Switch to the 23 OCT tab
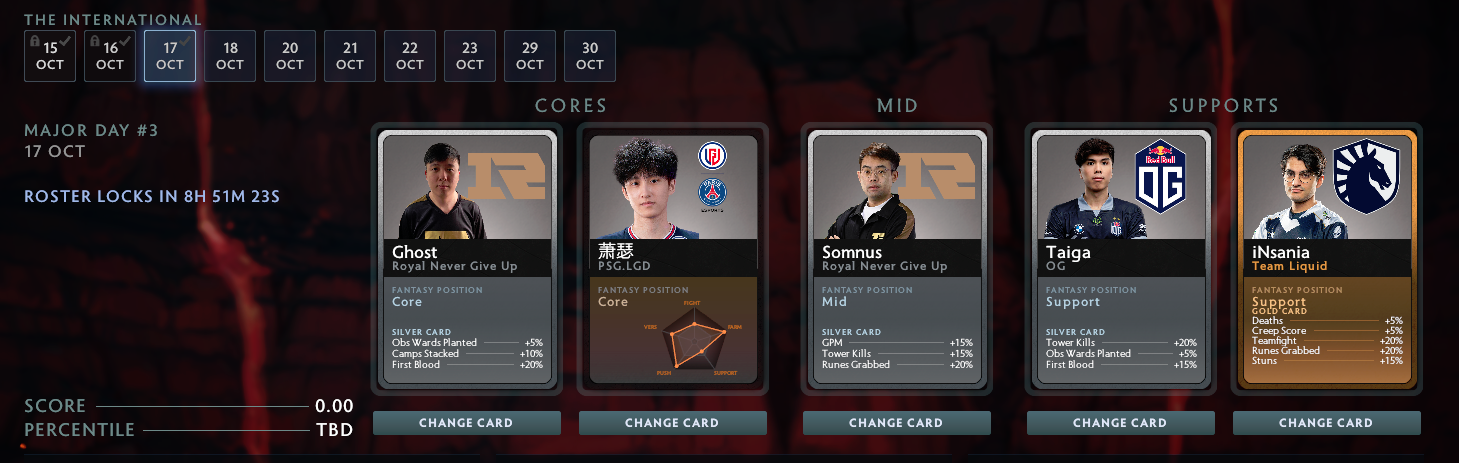Image resolution: width=1459 pixels, height=463 pixels. [470, 56]
